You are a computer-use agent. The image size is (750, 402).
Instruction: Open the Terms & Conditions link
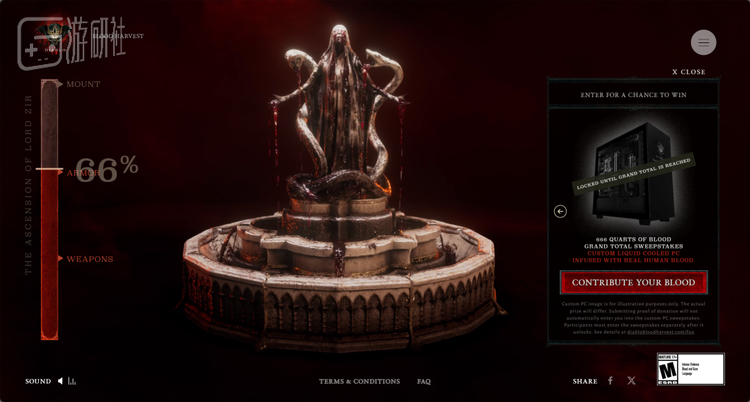[x=359, y=381]
